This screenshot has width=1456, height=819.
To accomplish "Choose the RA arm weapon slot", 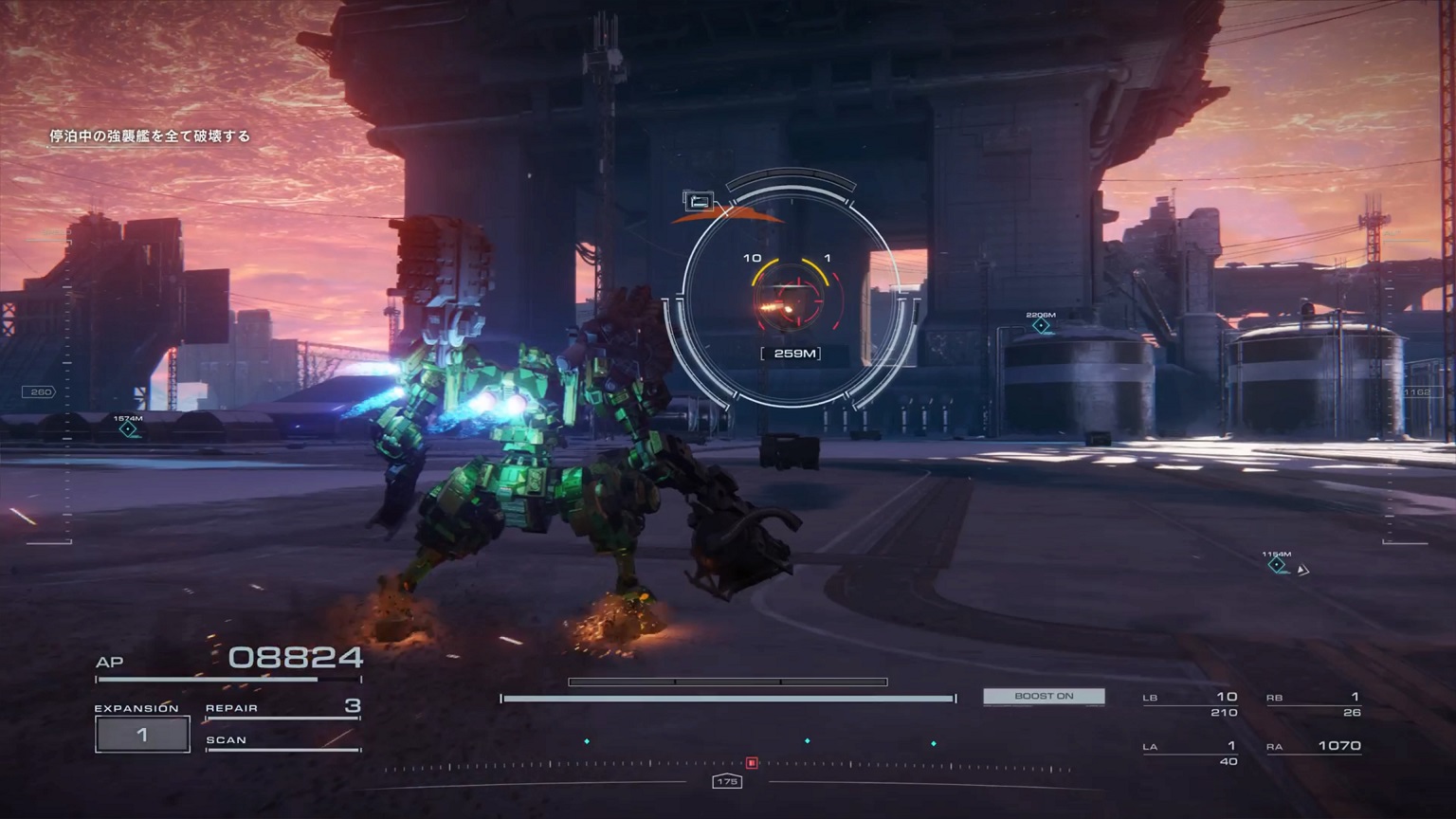I will pos(1314,747).
